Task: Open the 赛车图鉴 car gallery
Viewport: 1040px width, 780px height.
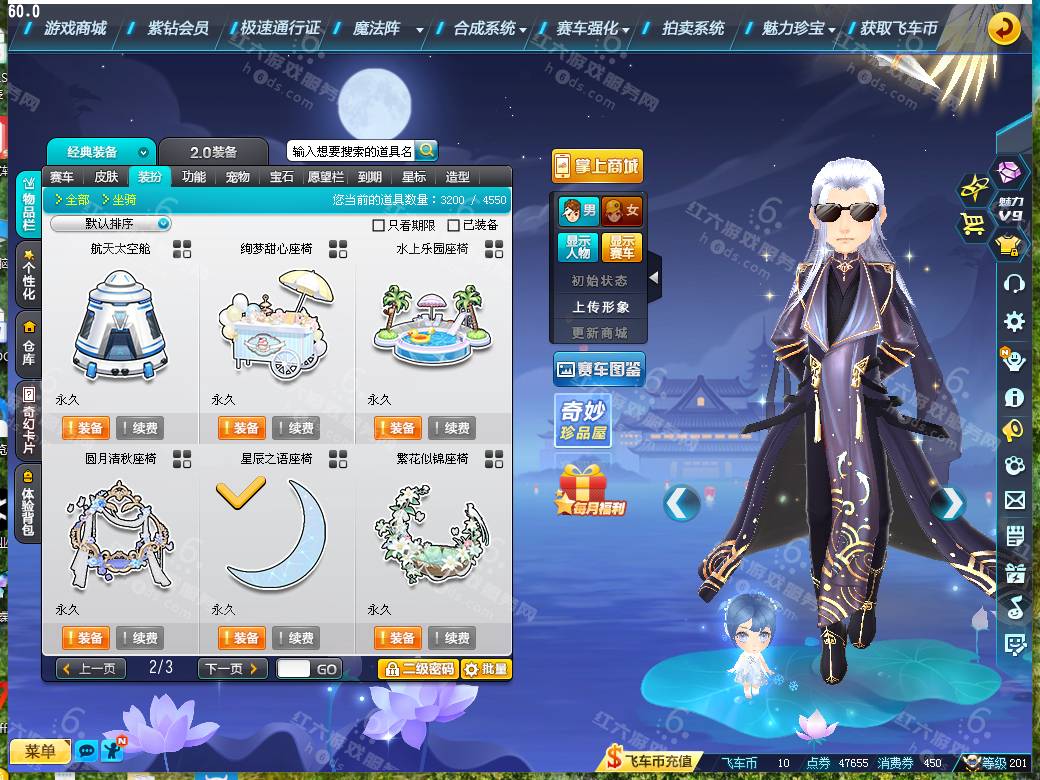Action: pyautogui.click(x=598, y=370)
